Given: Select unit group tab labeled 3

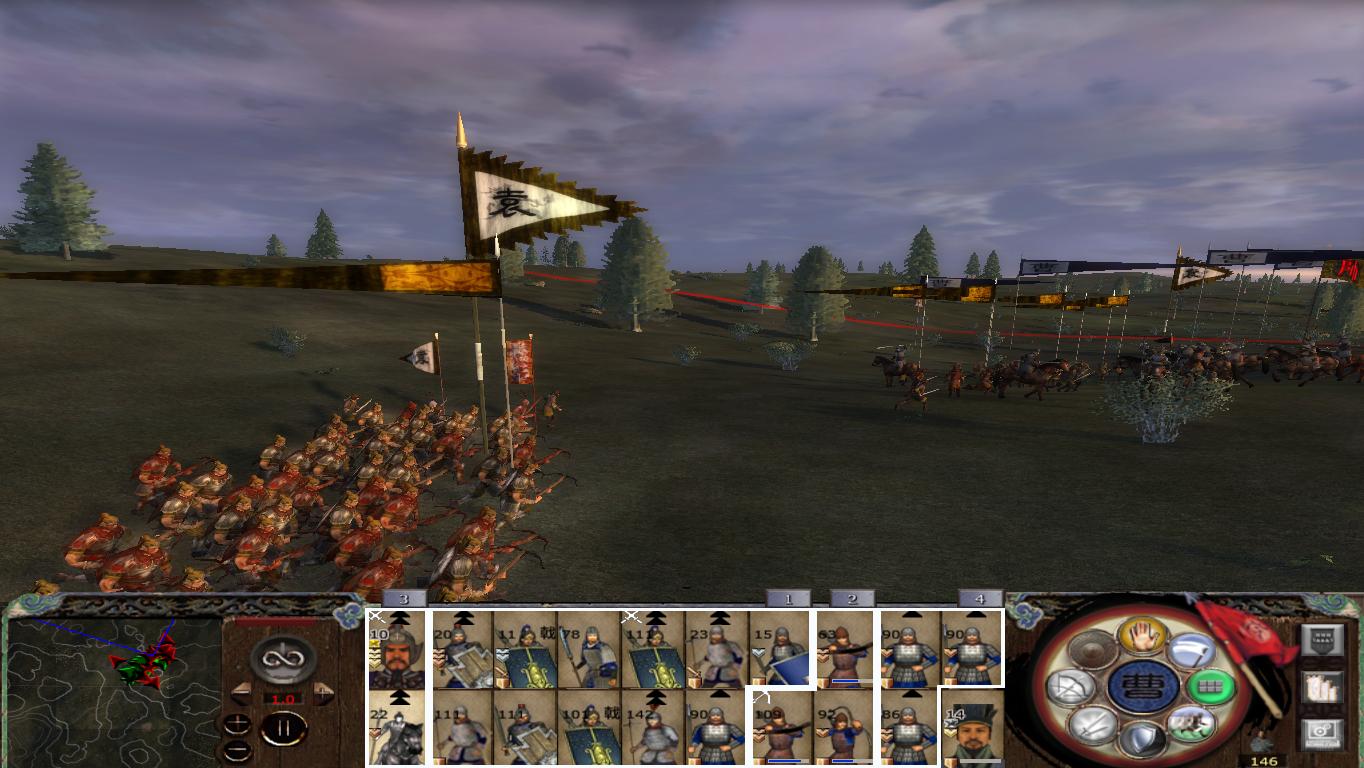Looking at the screenshot, I should pos(403,597).
